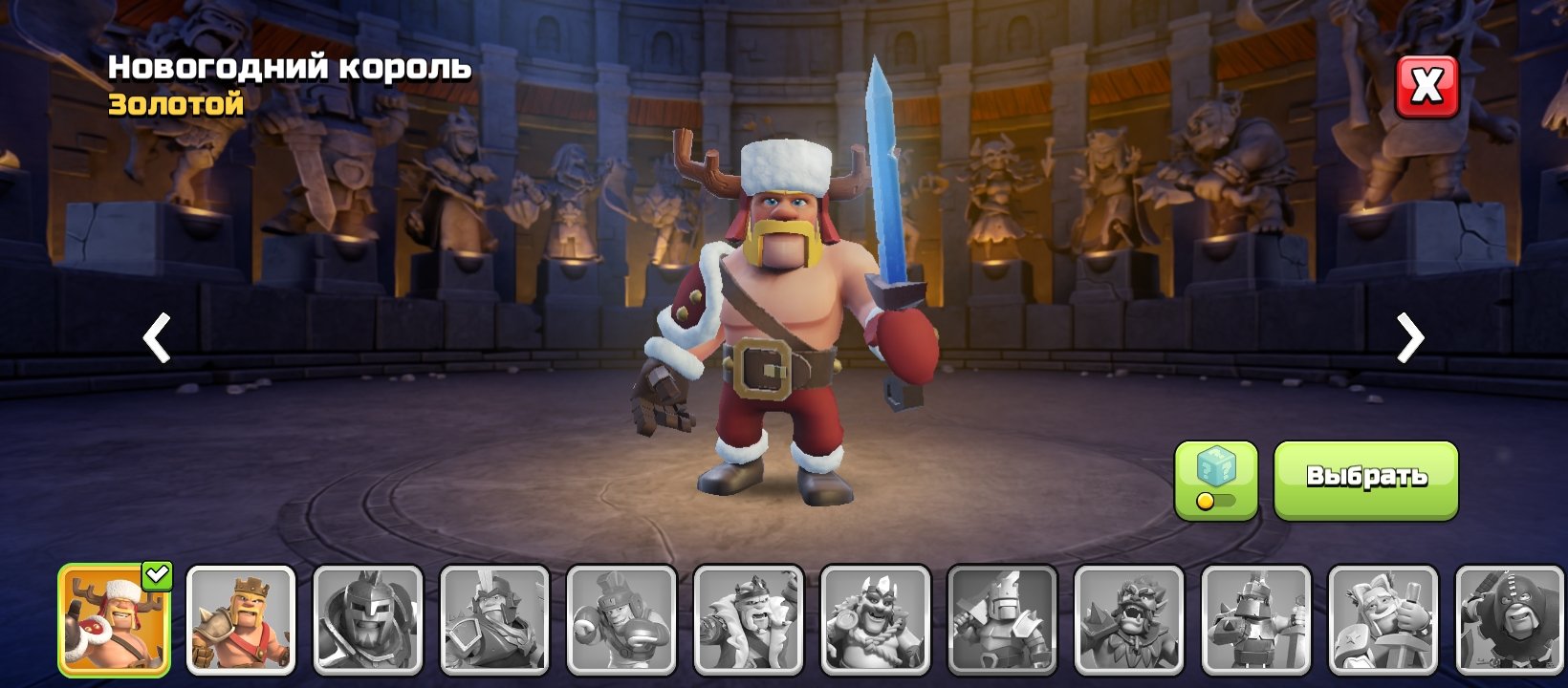
Task: Click the green checkmark on the selected skin
Action: click(159, 574)
